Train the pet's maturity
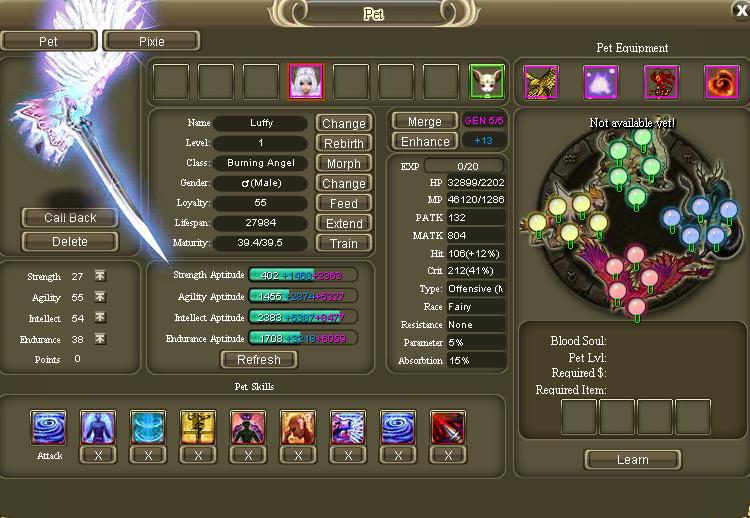The image size is (750, 518). (x=343, y=243)
